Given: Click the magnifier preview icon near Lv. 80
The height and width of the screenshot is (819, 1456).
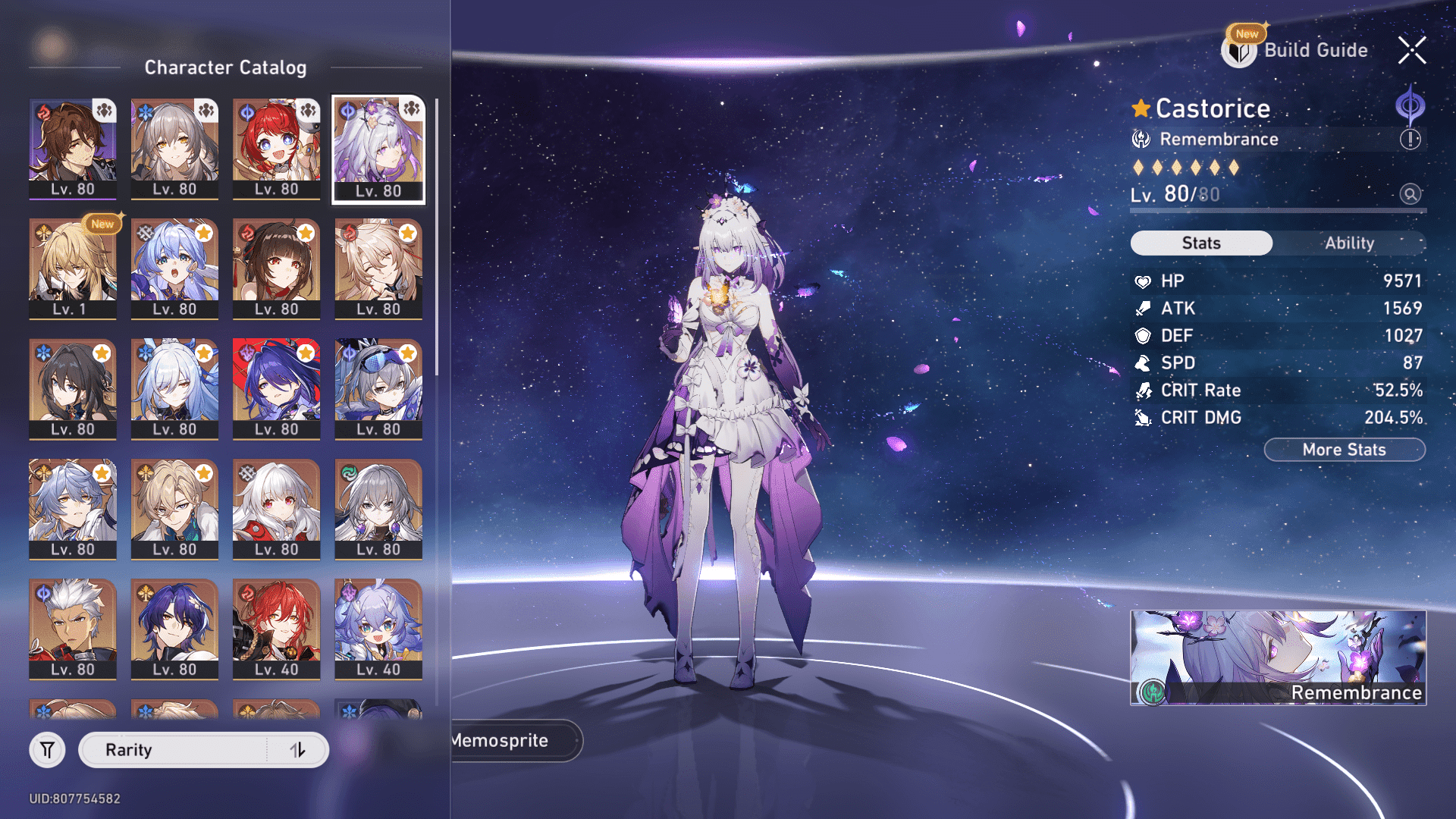Looking at the screenshot, I should pos(1409,194).
